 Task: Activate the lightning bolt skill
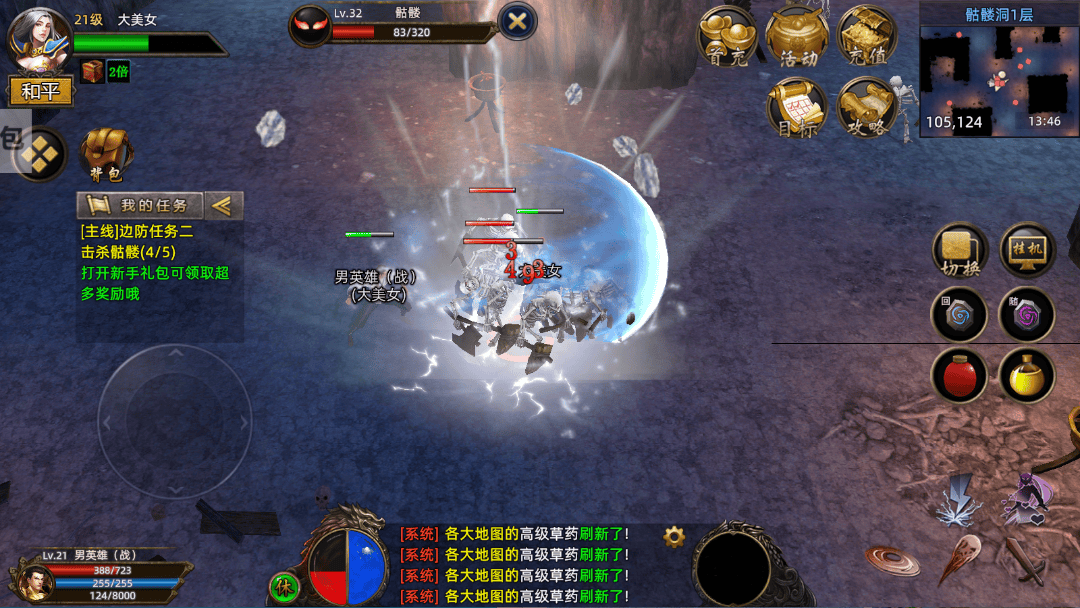pyautogui.click(x=959, y=502)
